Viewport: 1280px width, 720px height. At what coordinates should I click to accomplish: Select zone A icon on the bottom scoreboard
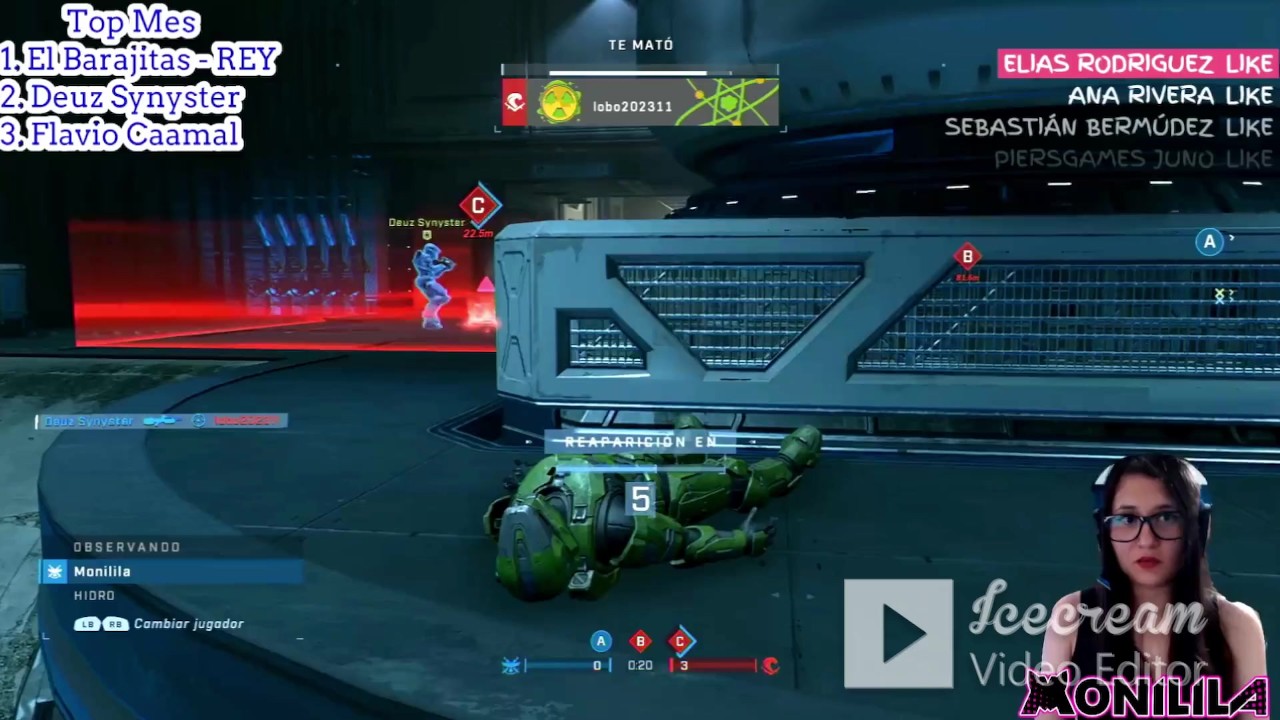[x=601, y=641]
